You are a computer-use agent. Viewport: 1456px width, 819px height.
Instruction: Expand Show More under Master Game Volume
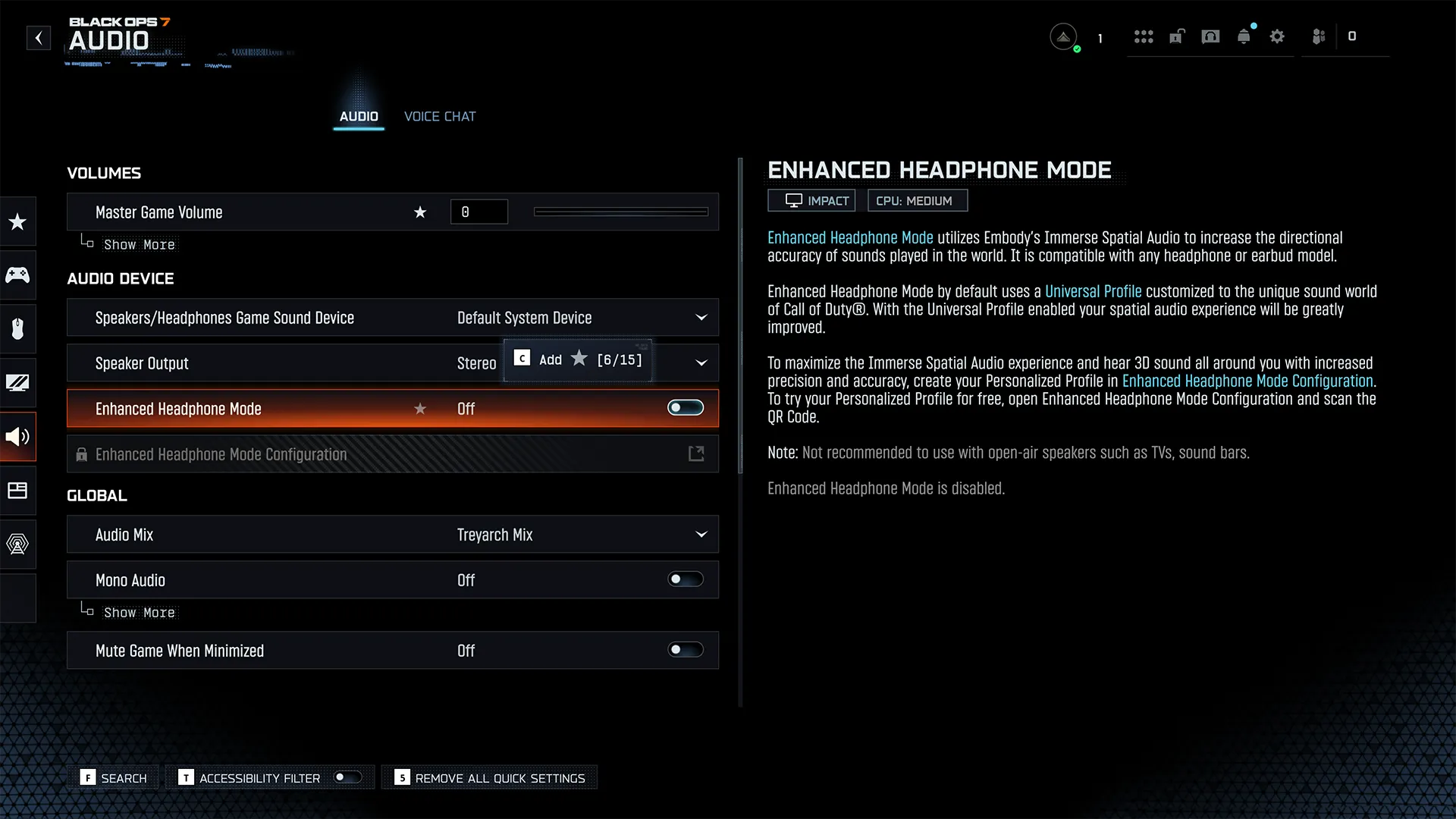[139, 245]
